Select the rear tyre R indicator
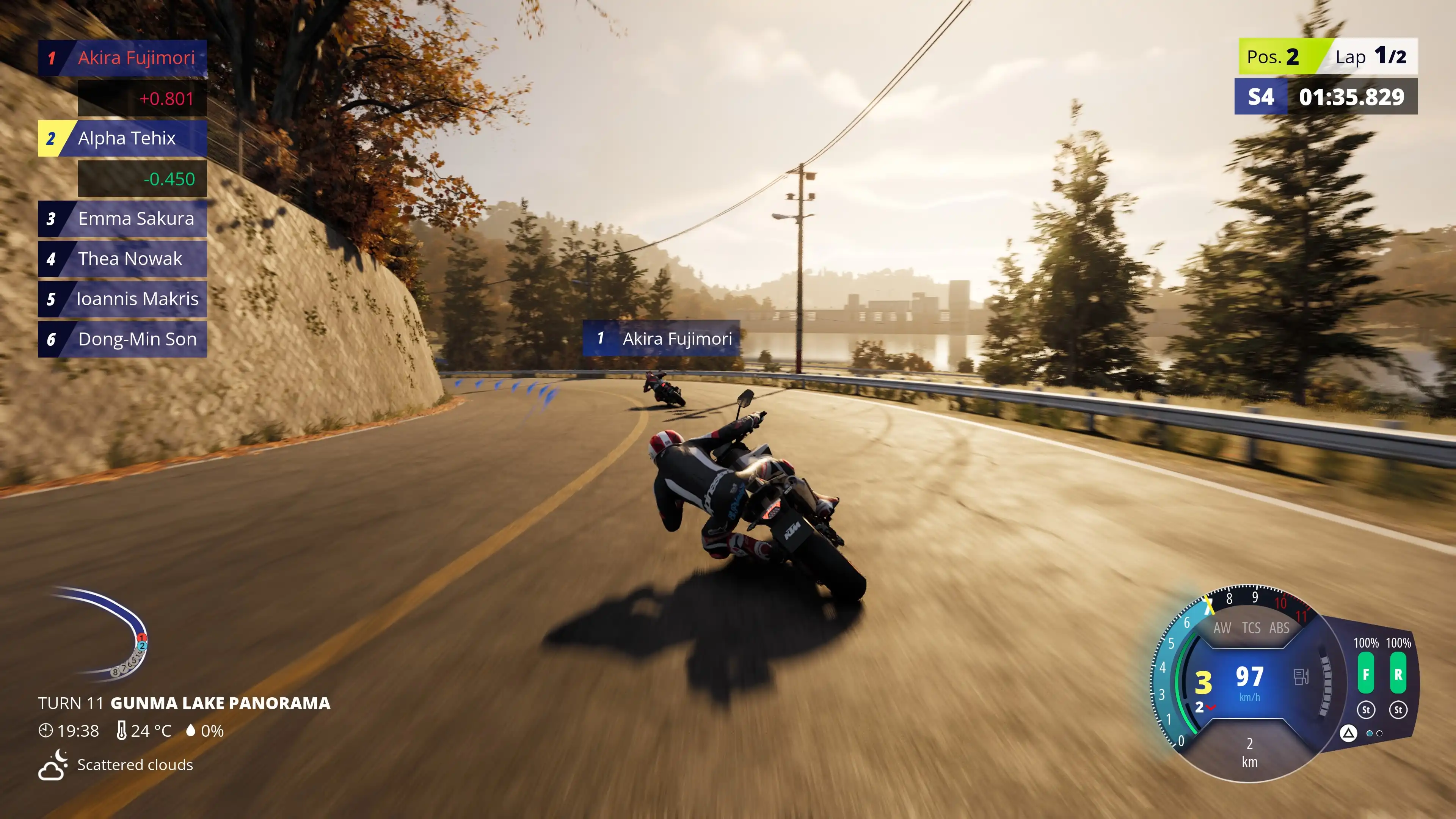Image resolution: width=1456 pixels, height=819 pixels. click(x=1398, y=674)
